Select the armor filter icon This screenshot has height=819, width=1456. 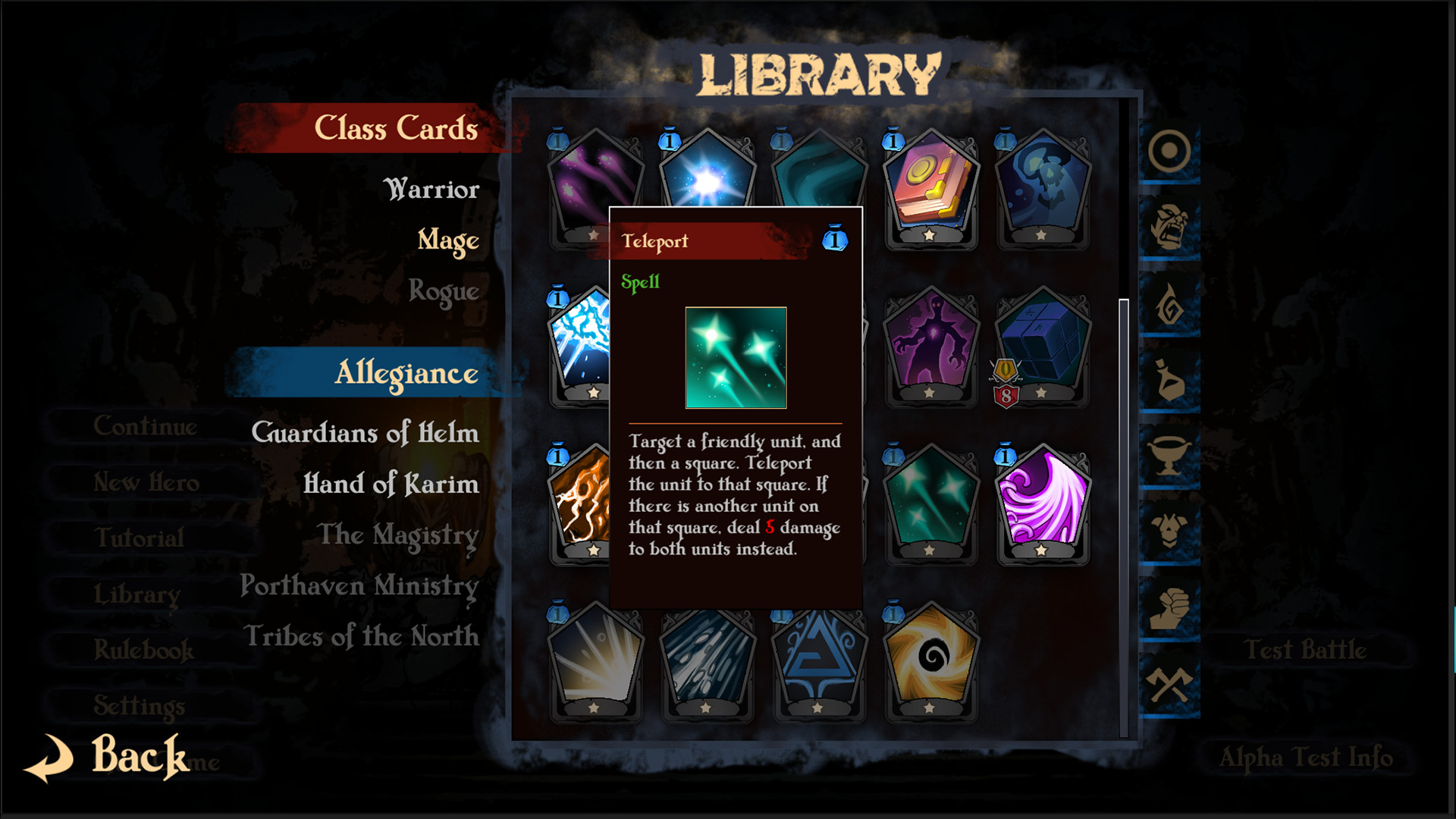coord(1168,529)
